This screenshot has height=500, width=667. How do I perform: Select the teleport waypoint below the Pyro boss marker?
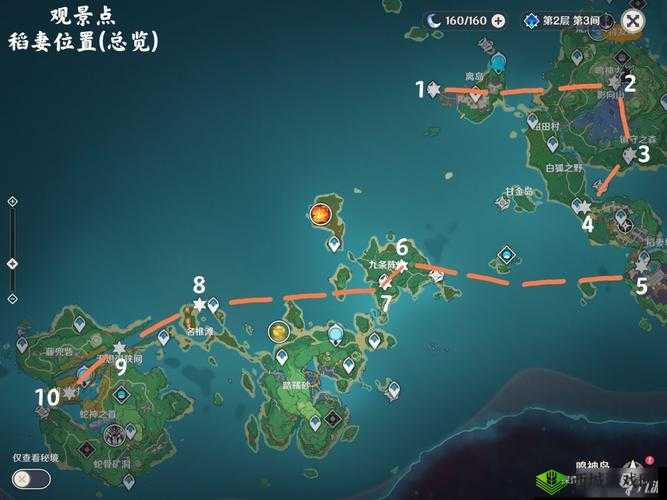(x=334, y=243)
